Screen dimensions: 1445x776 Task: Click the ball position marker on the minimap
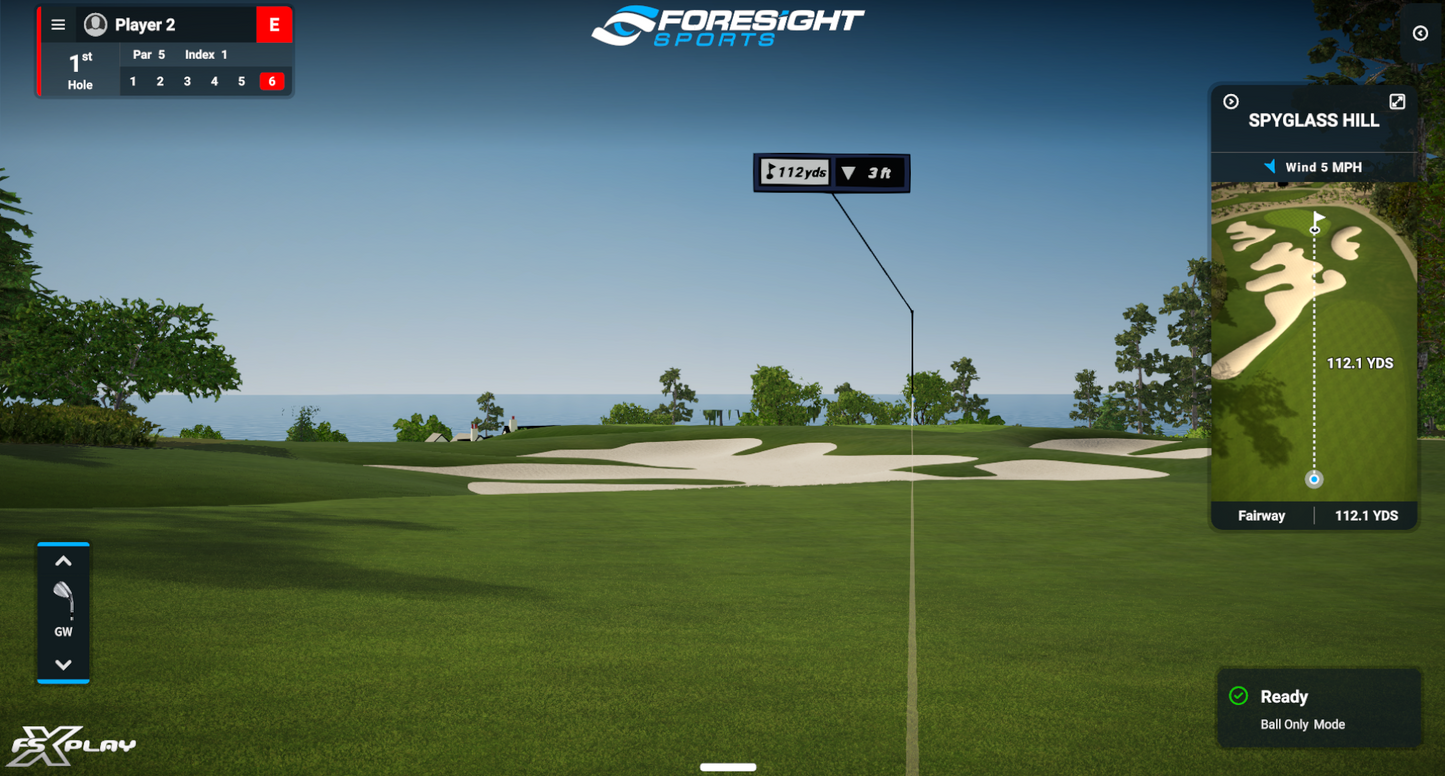[1313, 480]
